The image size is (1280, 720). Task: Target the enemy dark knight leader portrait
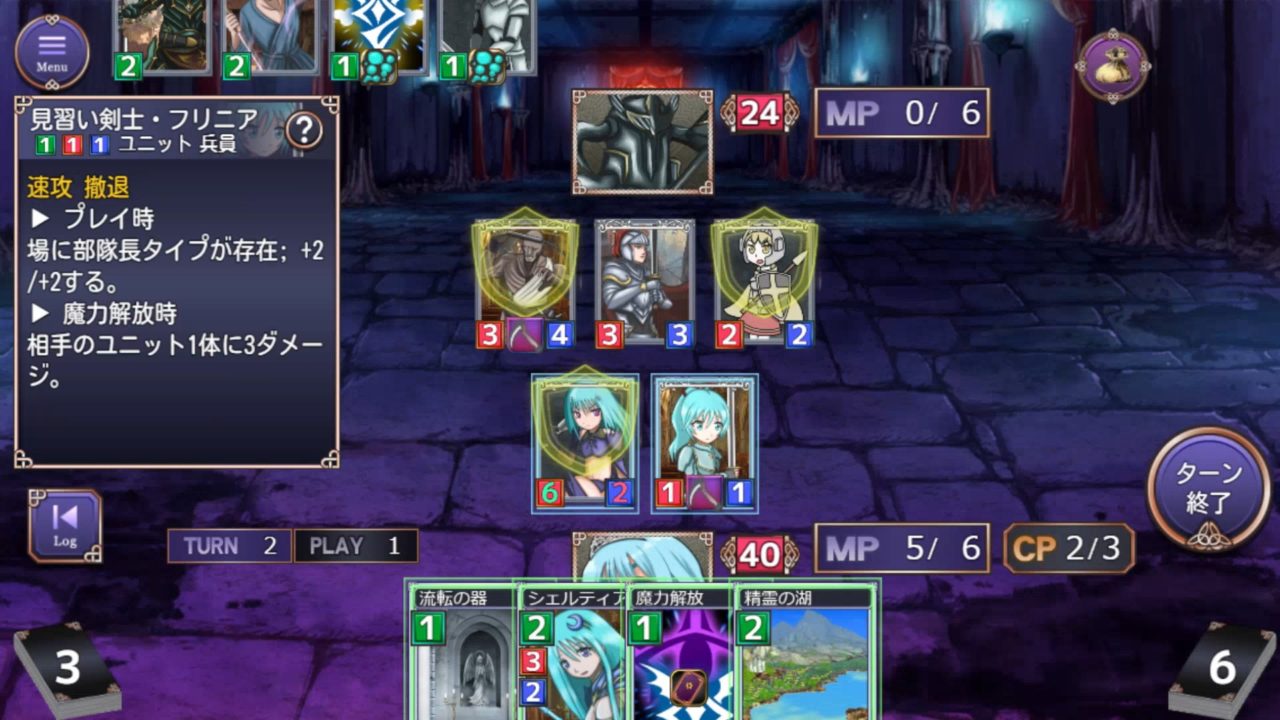point(642,142)
